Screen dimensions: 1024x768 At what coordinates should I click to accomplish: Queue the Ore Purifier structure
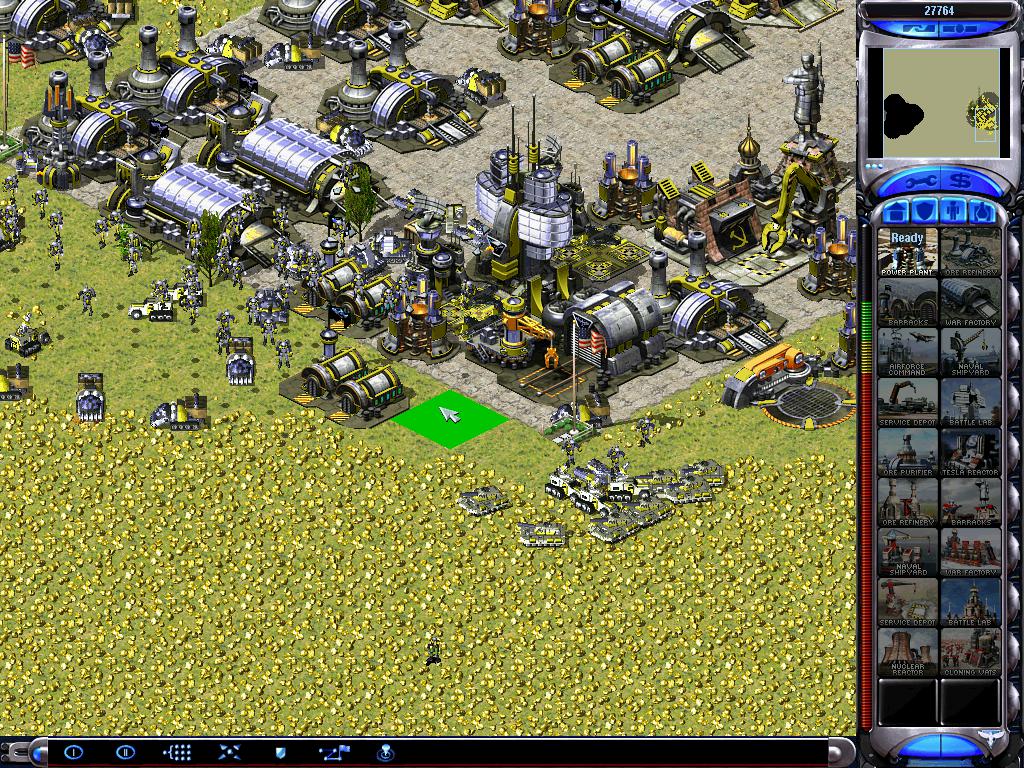pos(908,452)
